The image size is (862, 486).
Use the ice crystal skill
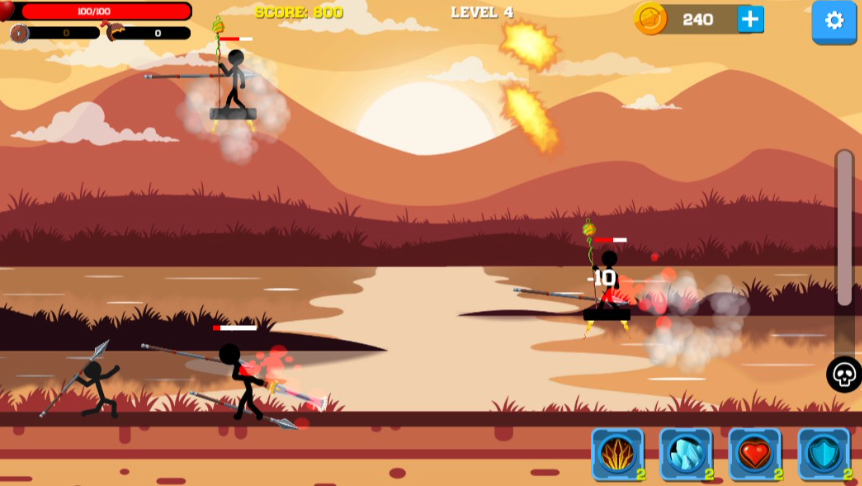click(x=686, y=454)
